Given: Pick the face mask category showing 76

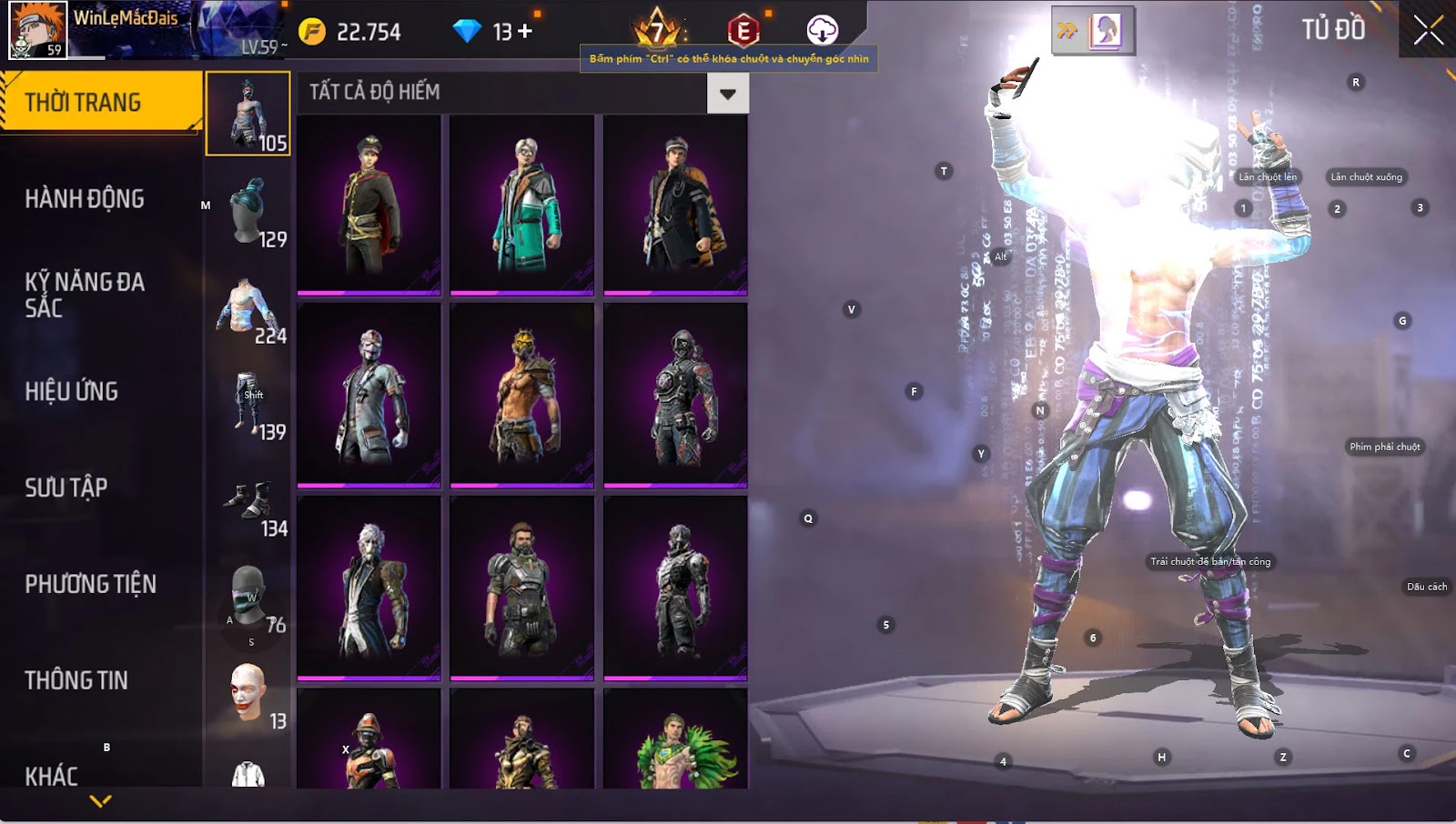Looking at the screenshot, I should (248, 598).
